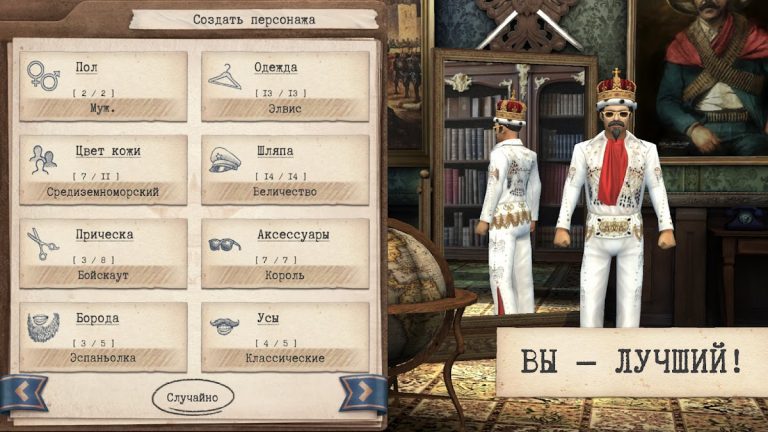768x432 pixels.
Task: Select the Аксессуары accessories card
Action: [x=285, y=254]
